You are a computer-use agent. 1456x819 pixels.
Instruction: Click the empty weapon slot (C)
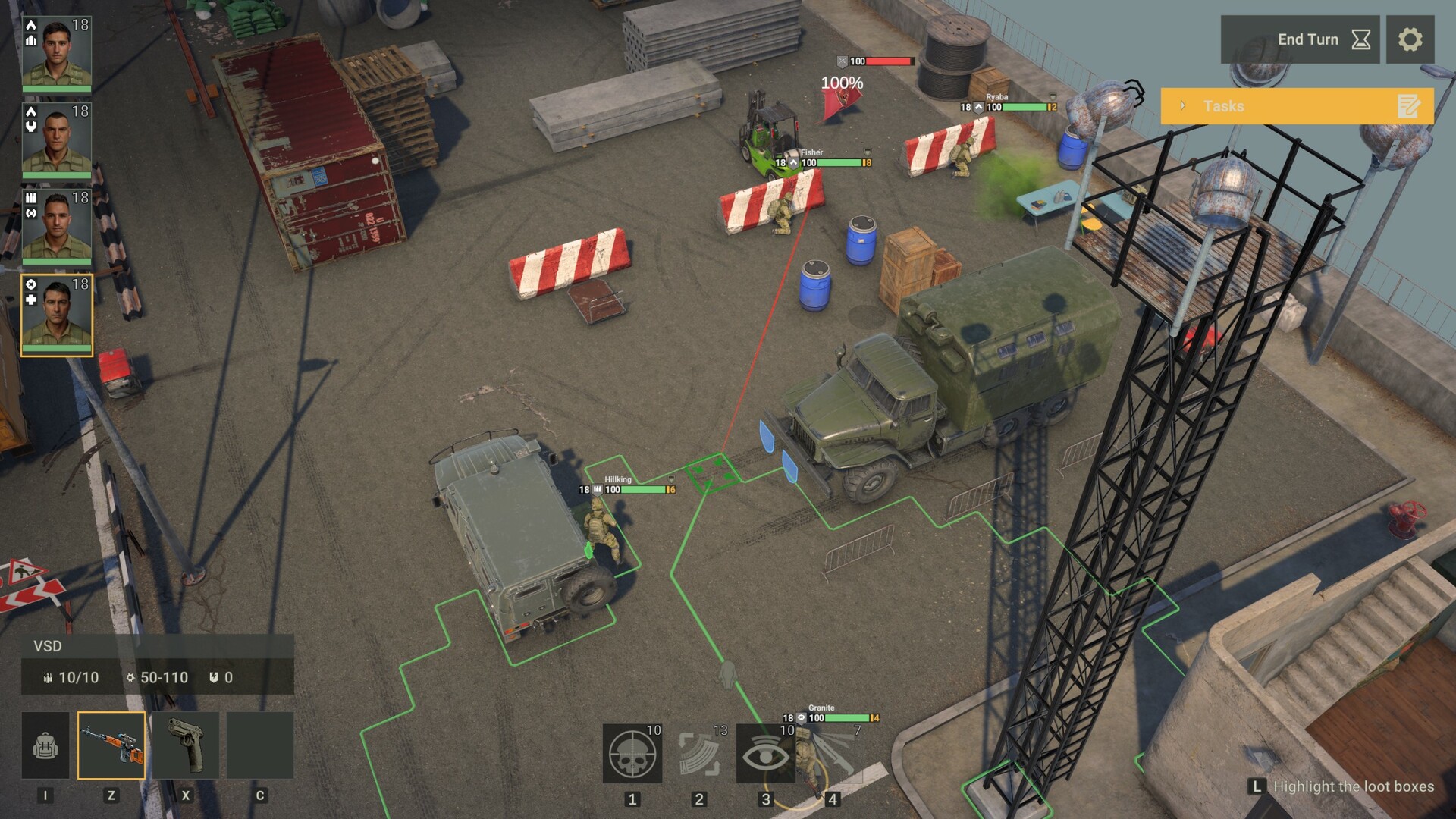pyautogui.click(x=261, y=745)
